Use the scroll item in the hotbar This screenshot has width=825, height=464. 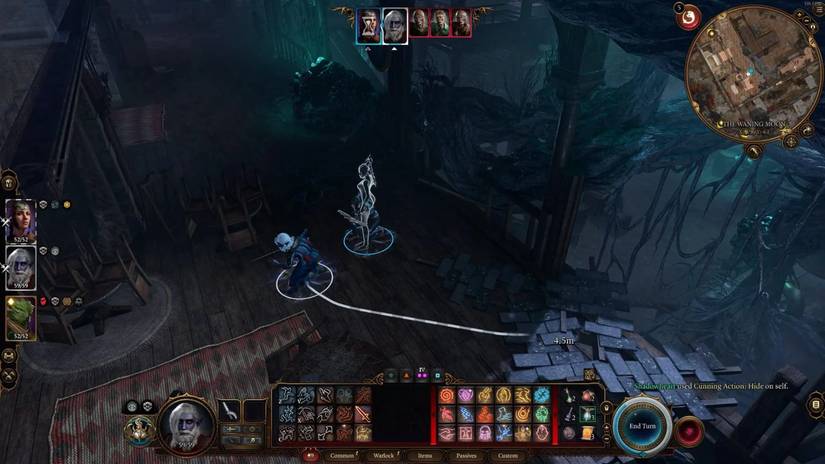tap(587, 432)
